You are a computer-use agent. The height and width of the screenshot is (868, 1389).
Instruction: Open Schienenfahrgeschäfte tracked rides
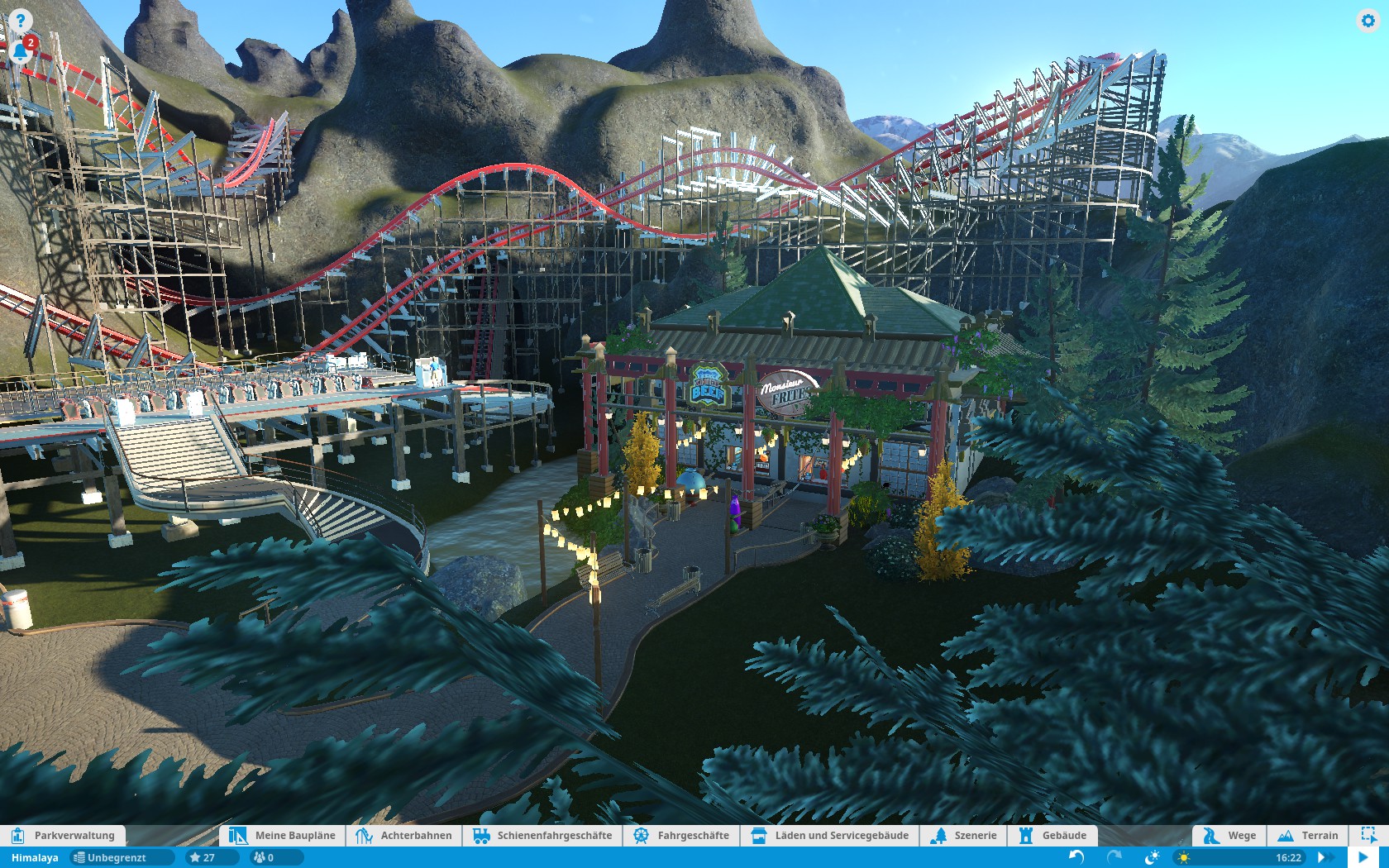[542, 835]
